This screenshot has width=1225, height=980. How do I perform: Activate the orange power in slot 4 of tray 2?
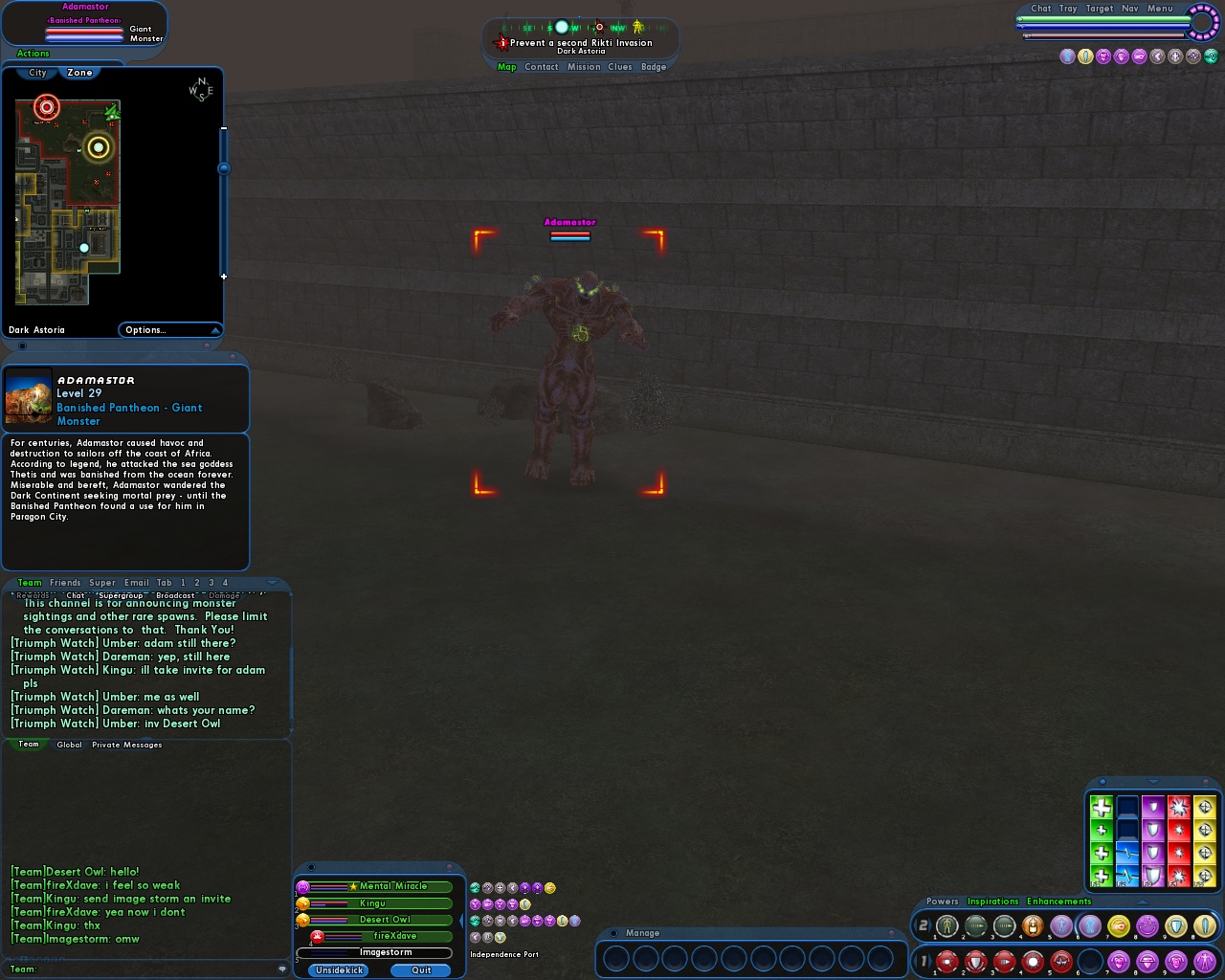(x=1033, y=925)
